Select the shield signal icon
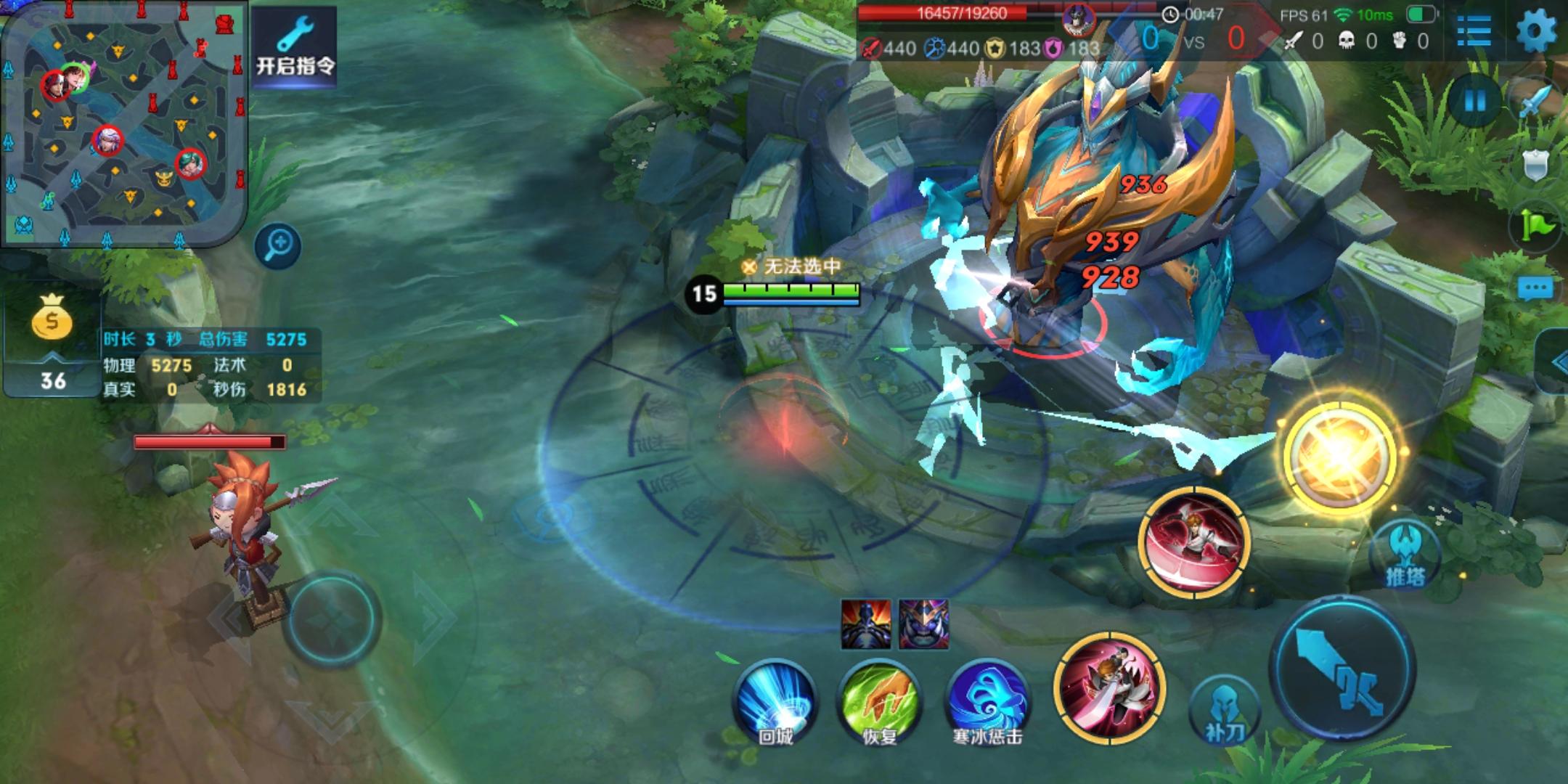Viewport: 1568px width, 784px height. tap(1535, 166)
